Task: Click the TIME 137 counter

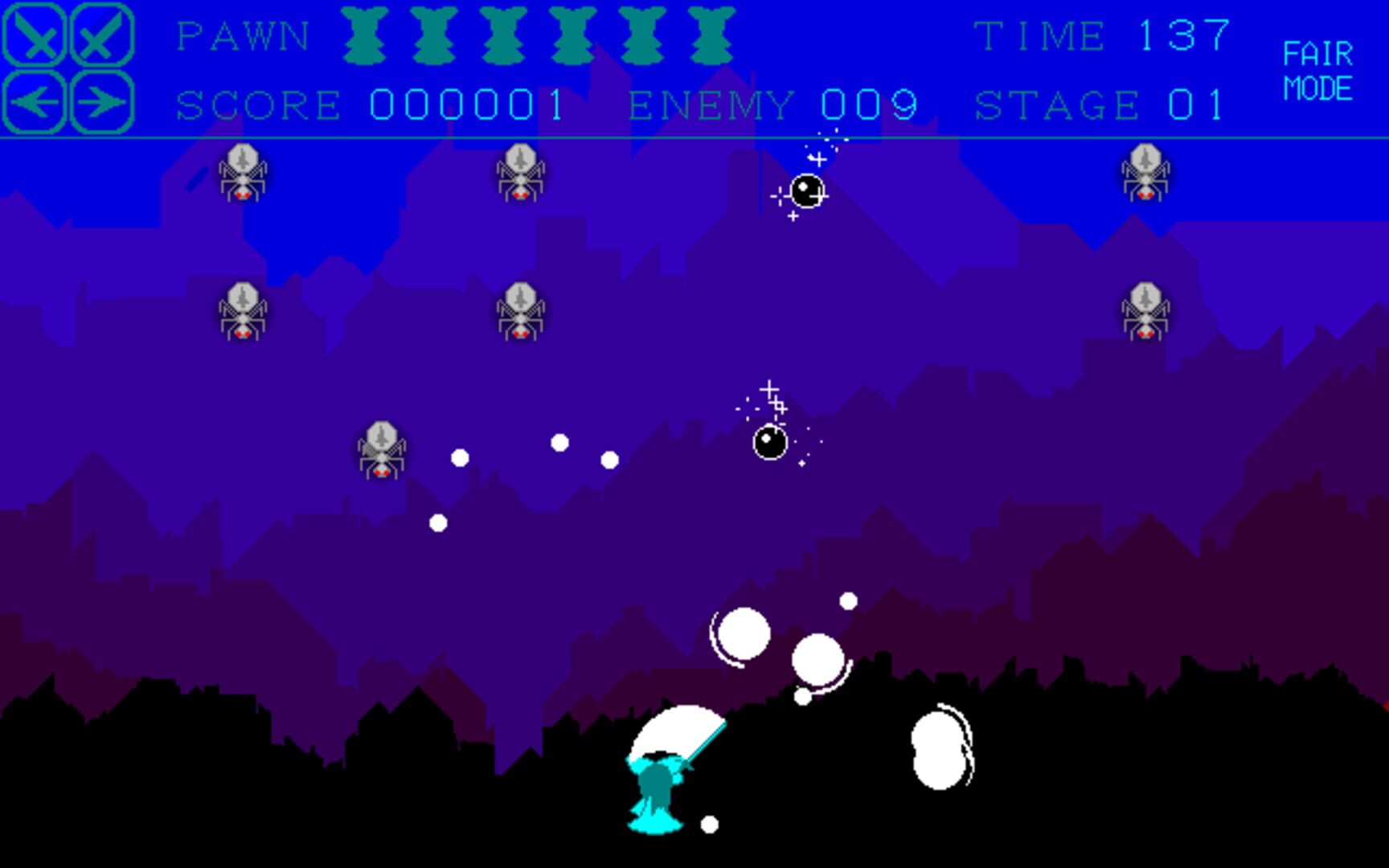Action: 1101,35
